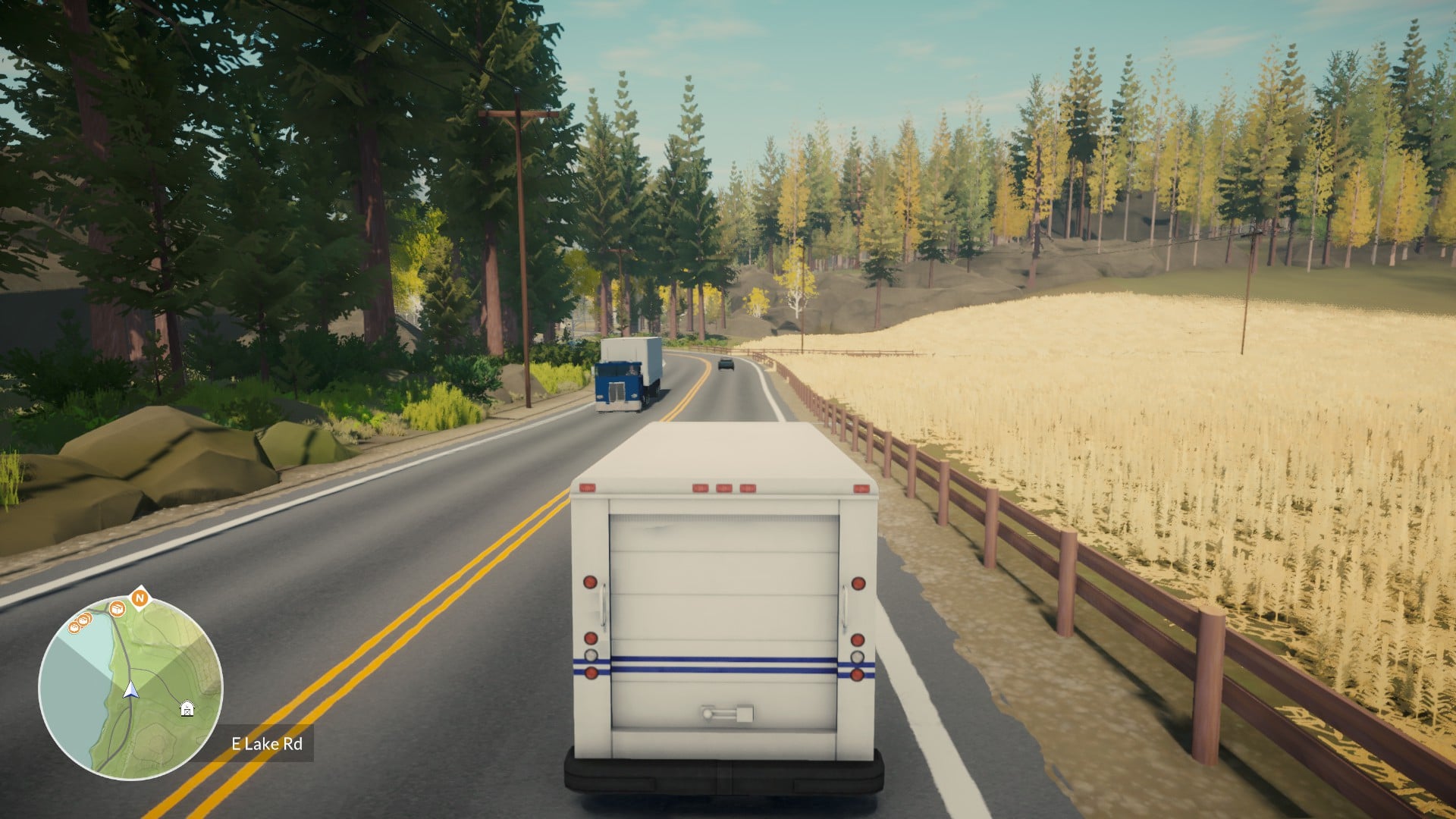The width and height of the screenshot is (1456, 819).
Task: Click the overlapping package marker near the lake shore
Action: (x=83, y=620)
